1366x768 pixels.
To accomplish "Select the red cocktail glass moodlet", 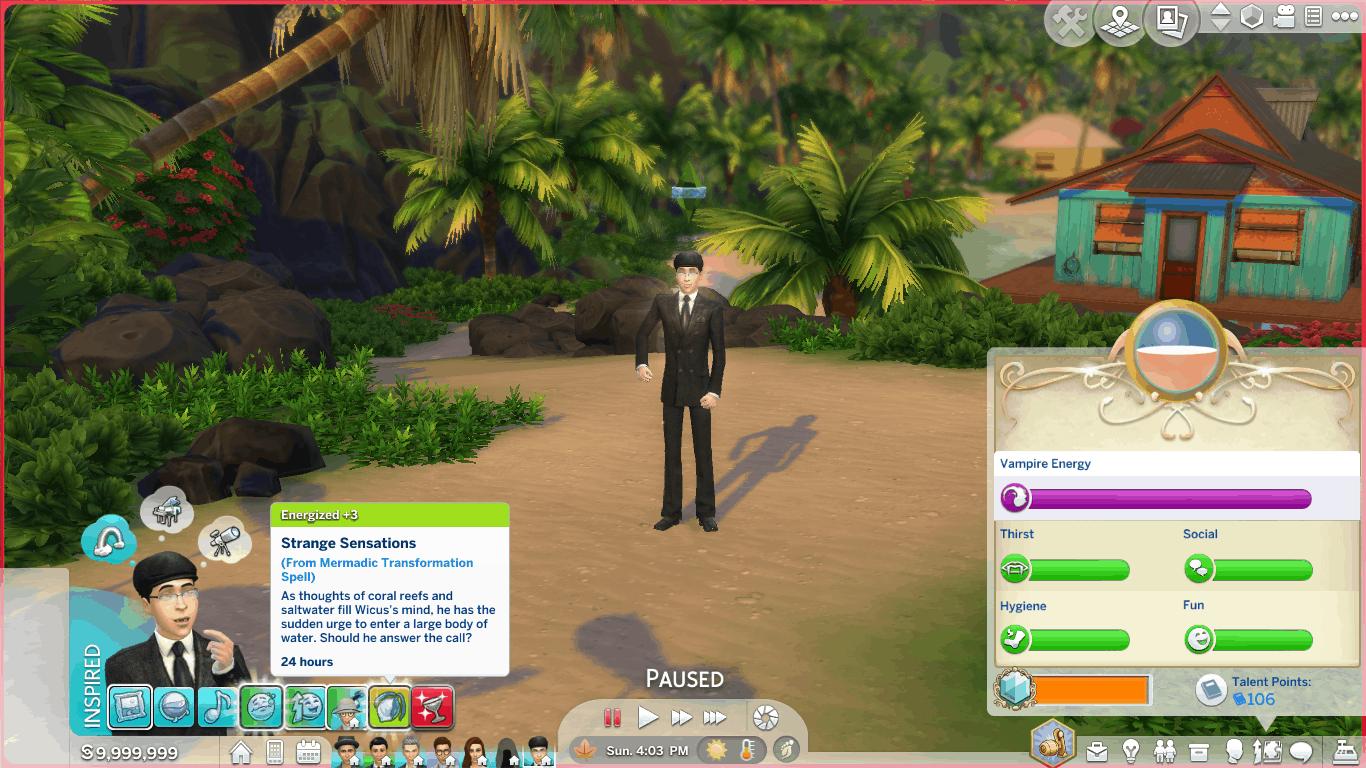I will [432, 707].
